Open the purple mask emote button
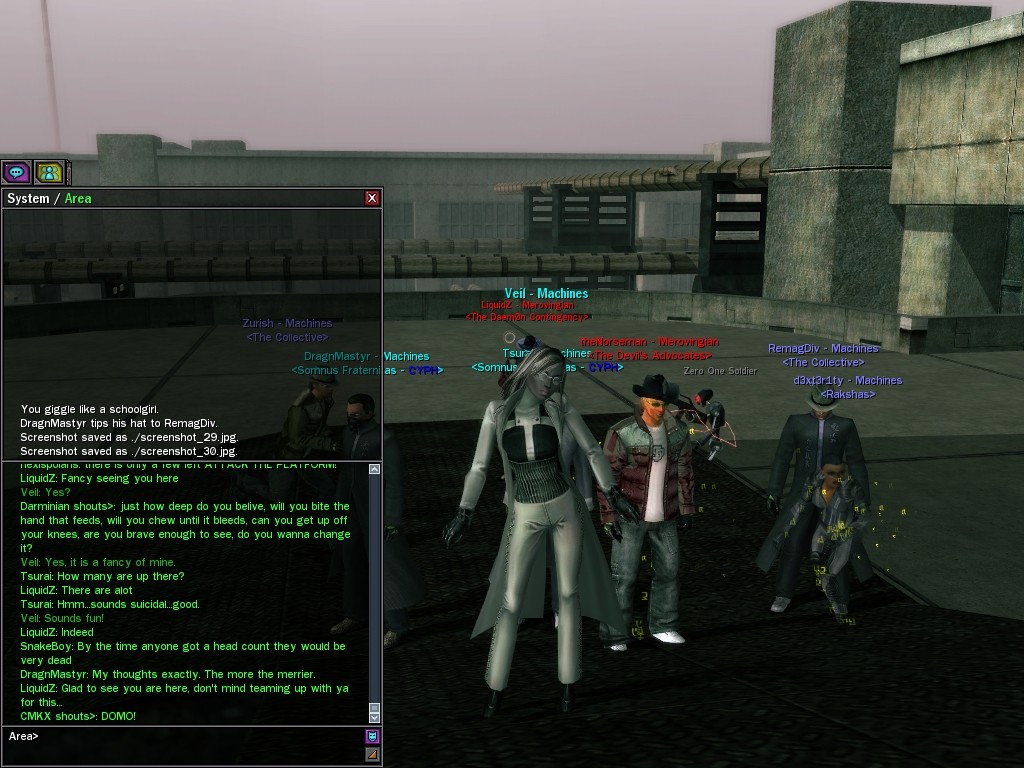Image resolution: width=1024 pixels, height=768 pixels. pyautogui.click(x=372, y=737)
